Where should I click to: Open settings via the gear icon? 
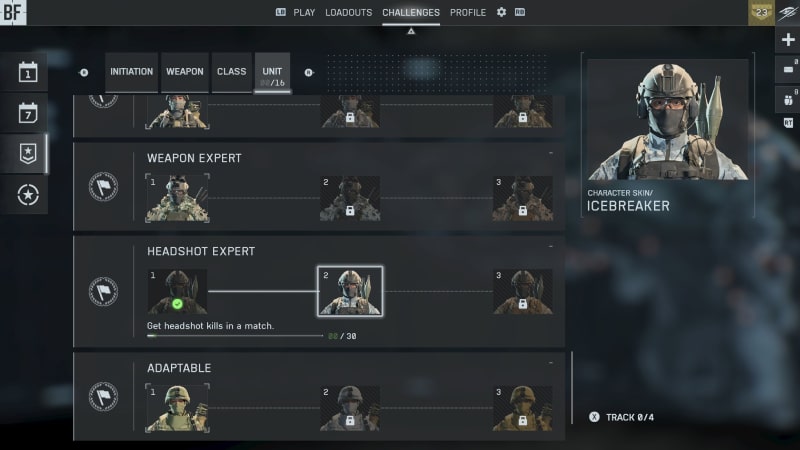tap(502, 13)
